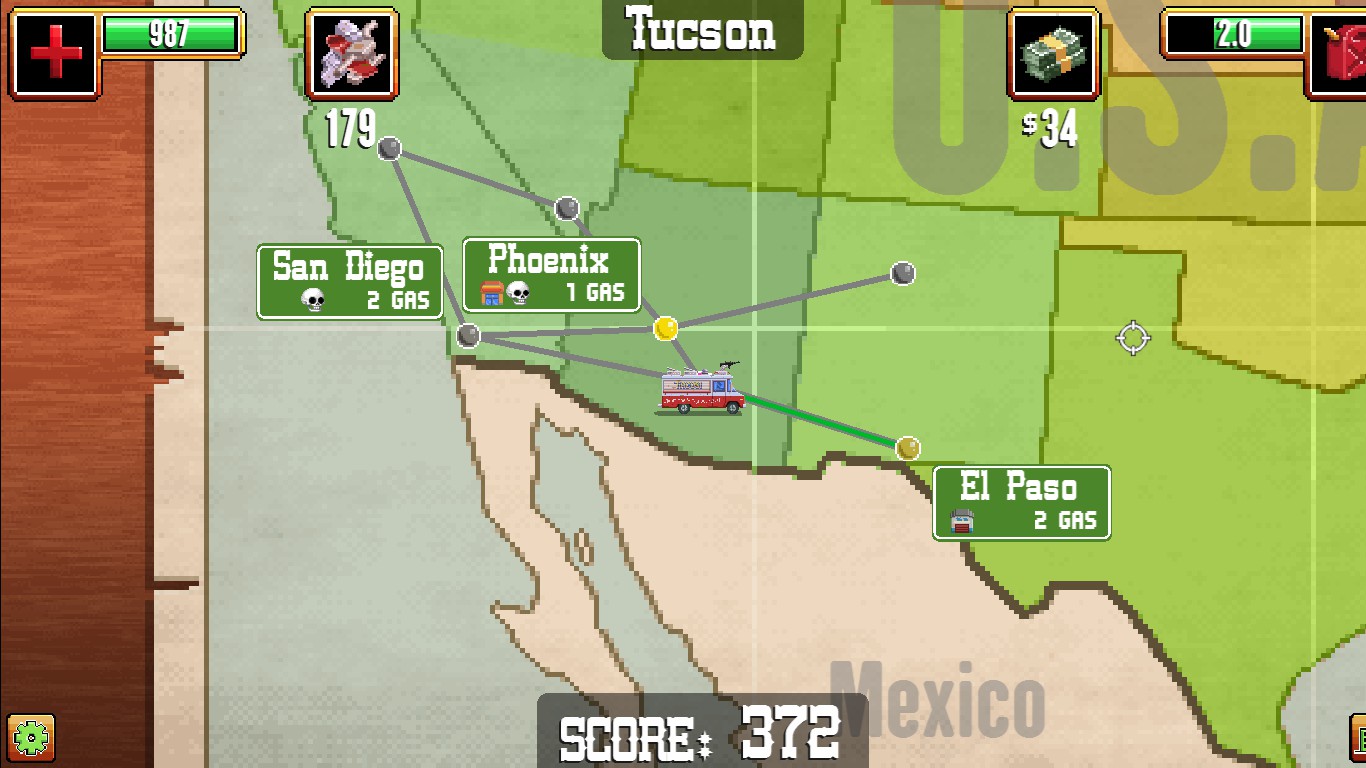Select the taco meat supplies icon
Screen dimensions: 1366x768
coord(350,54)
